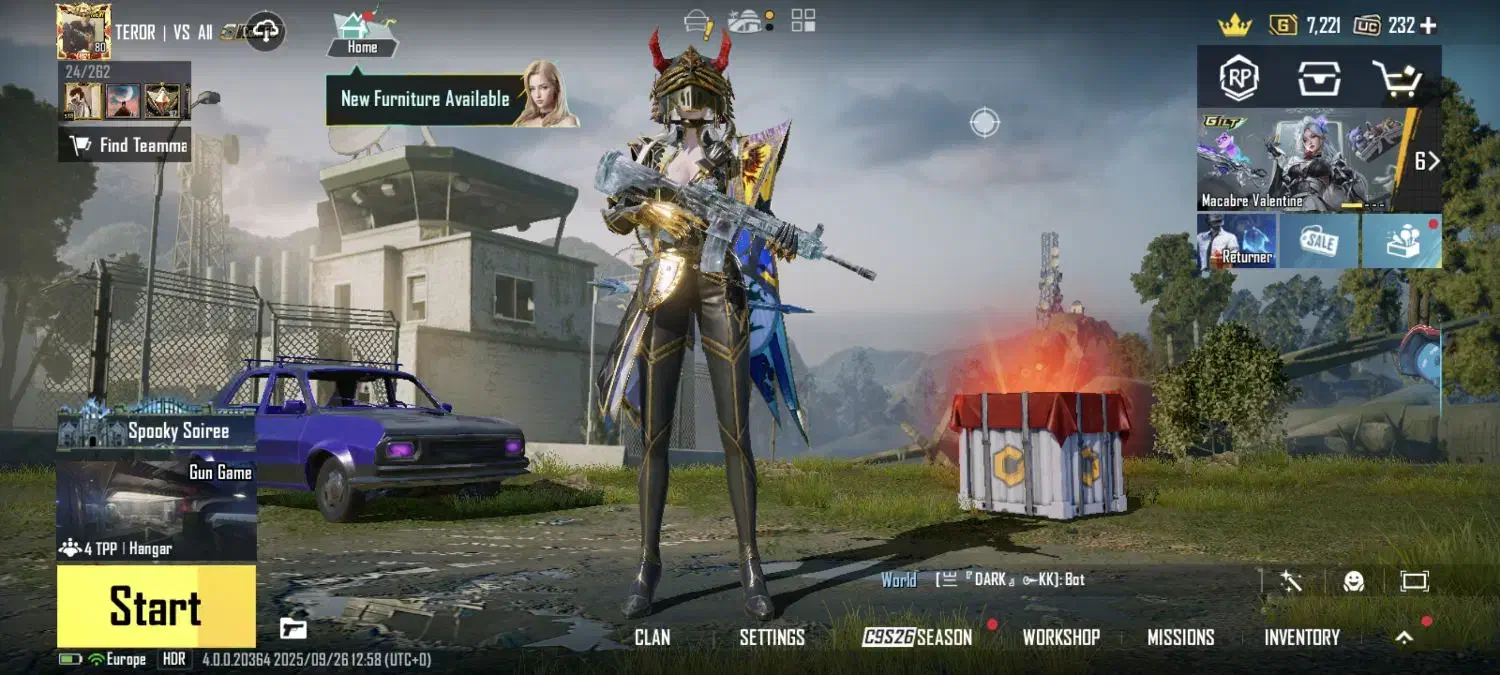The image size is (1500, 675).
Task: View the Macabre Valentine event banner
Action: pos(1300,160)
